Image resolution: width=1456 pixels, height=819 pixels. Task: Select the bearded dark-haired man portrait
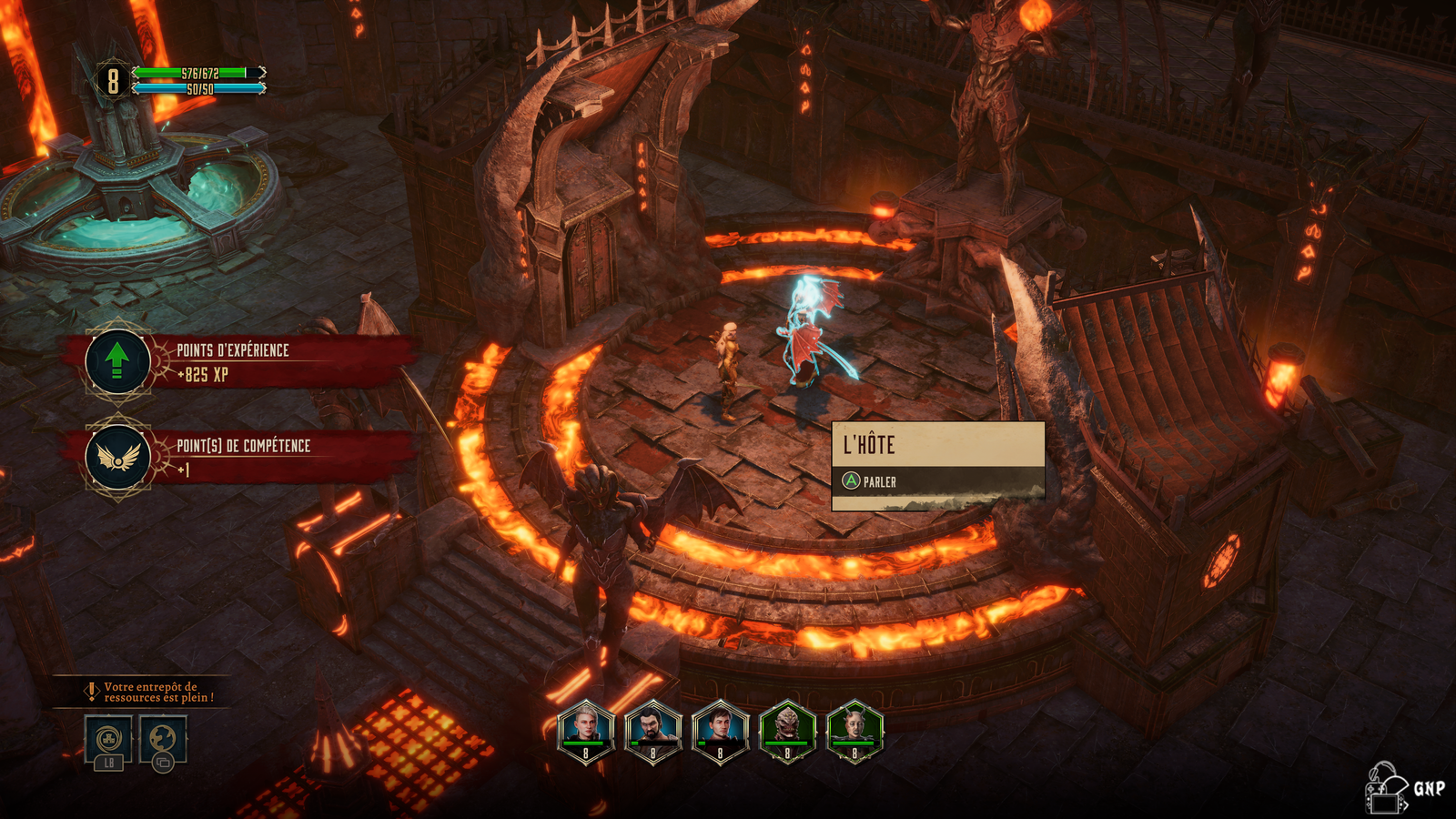652,730
